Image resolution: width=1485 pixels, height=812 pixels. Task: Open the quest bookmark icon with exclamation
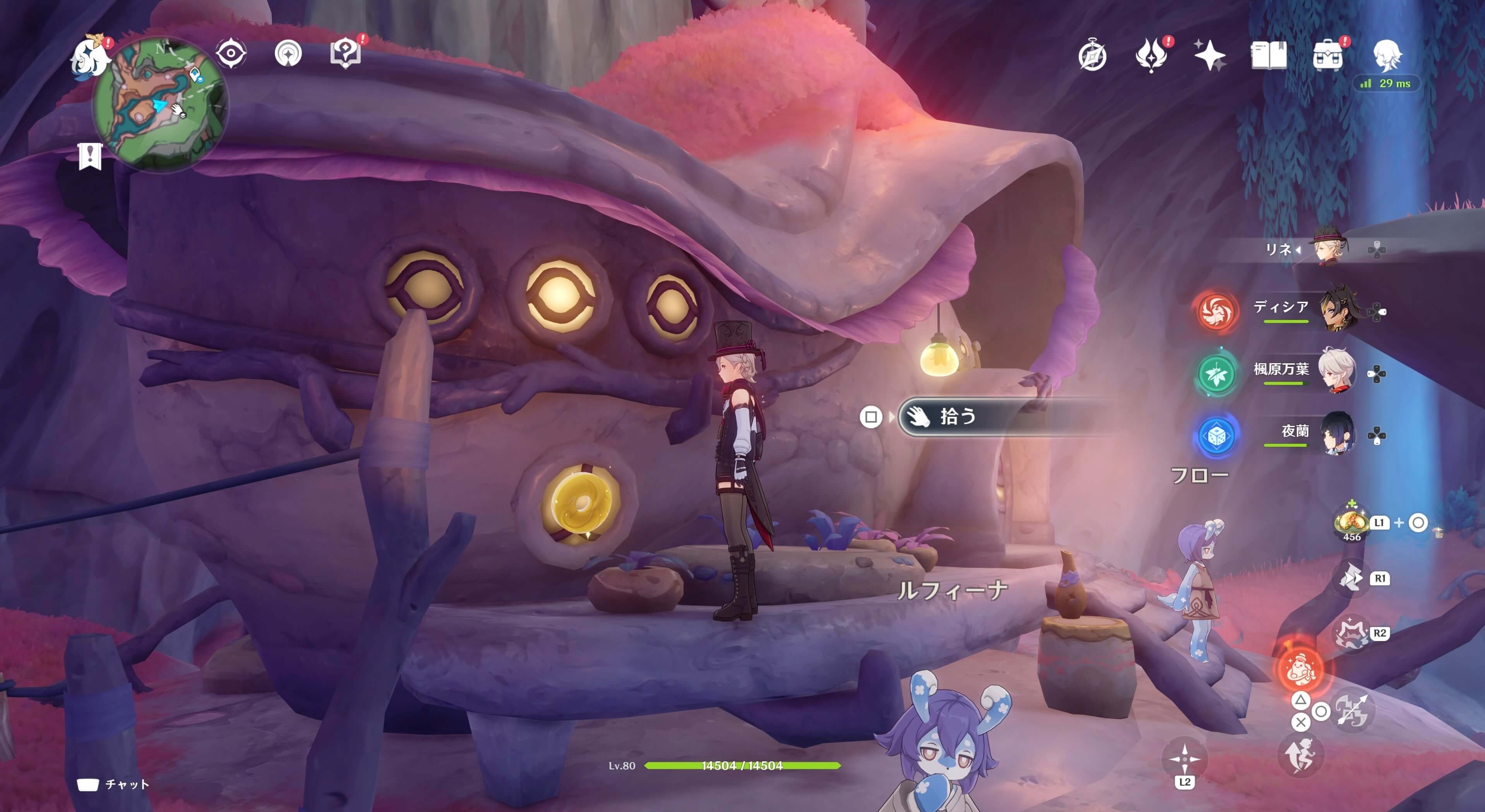click(x=90, y=156)
